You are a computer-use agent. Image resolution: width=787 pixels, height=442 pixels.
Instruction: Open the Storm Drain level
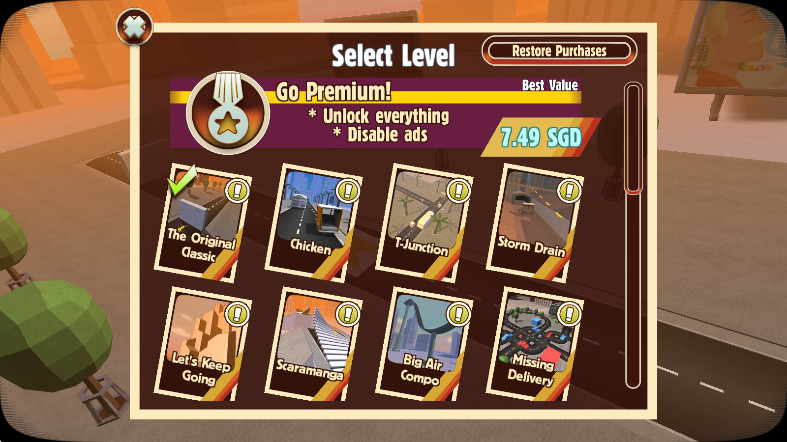tap(531, 222)
